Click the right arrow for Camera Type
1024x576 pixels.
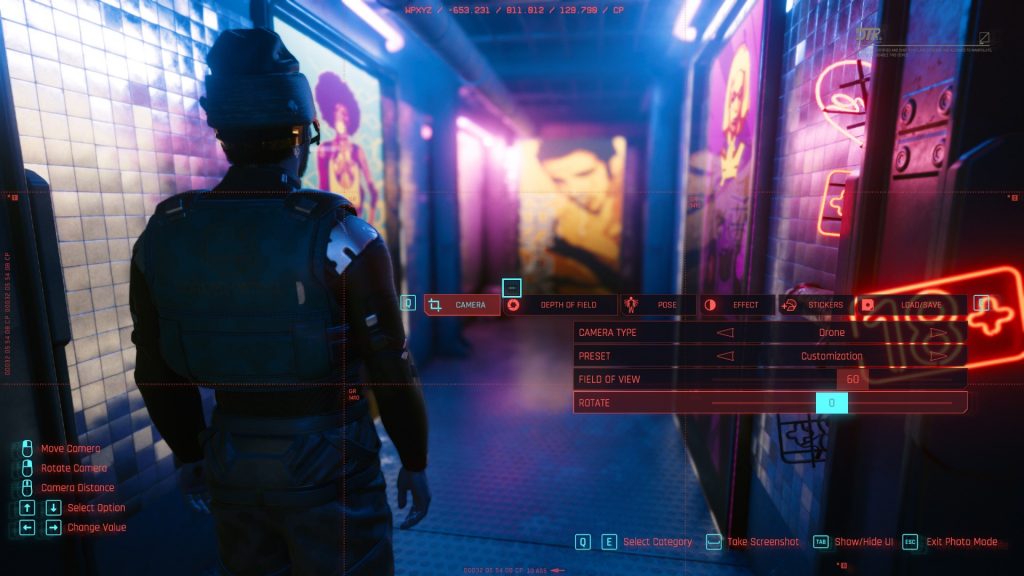pos(938,333)
